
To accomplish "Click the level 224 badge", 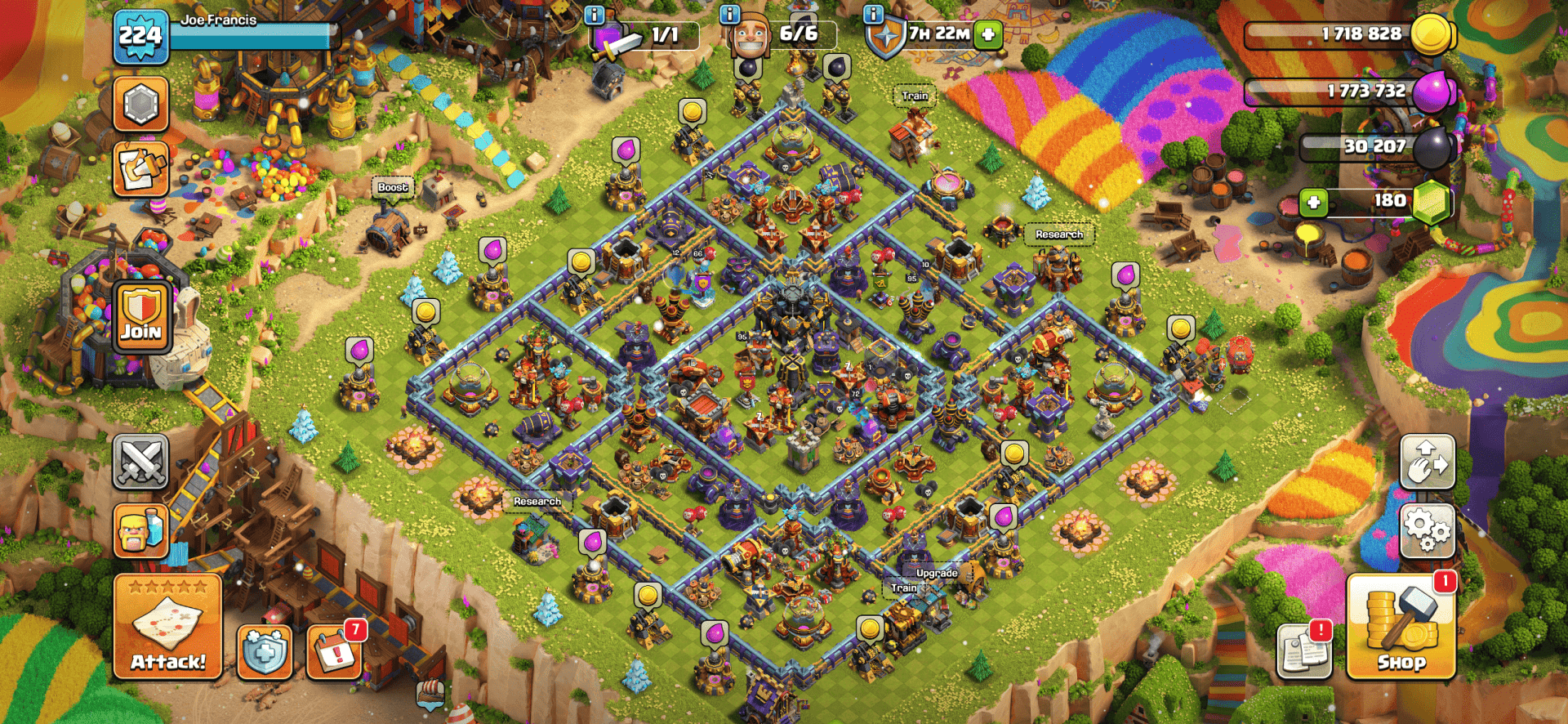I will pyautogui.click(x=139, y=36).
